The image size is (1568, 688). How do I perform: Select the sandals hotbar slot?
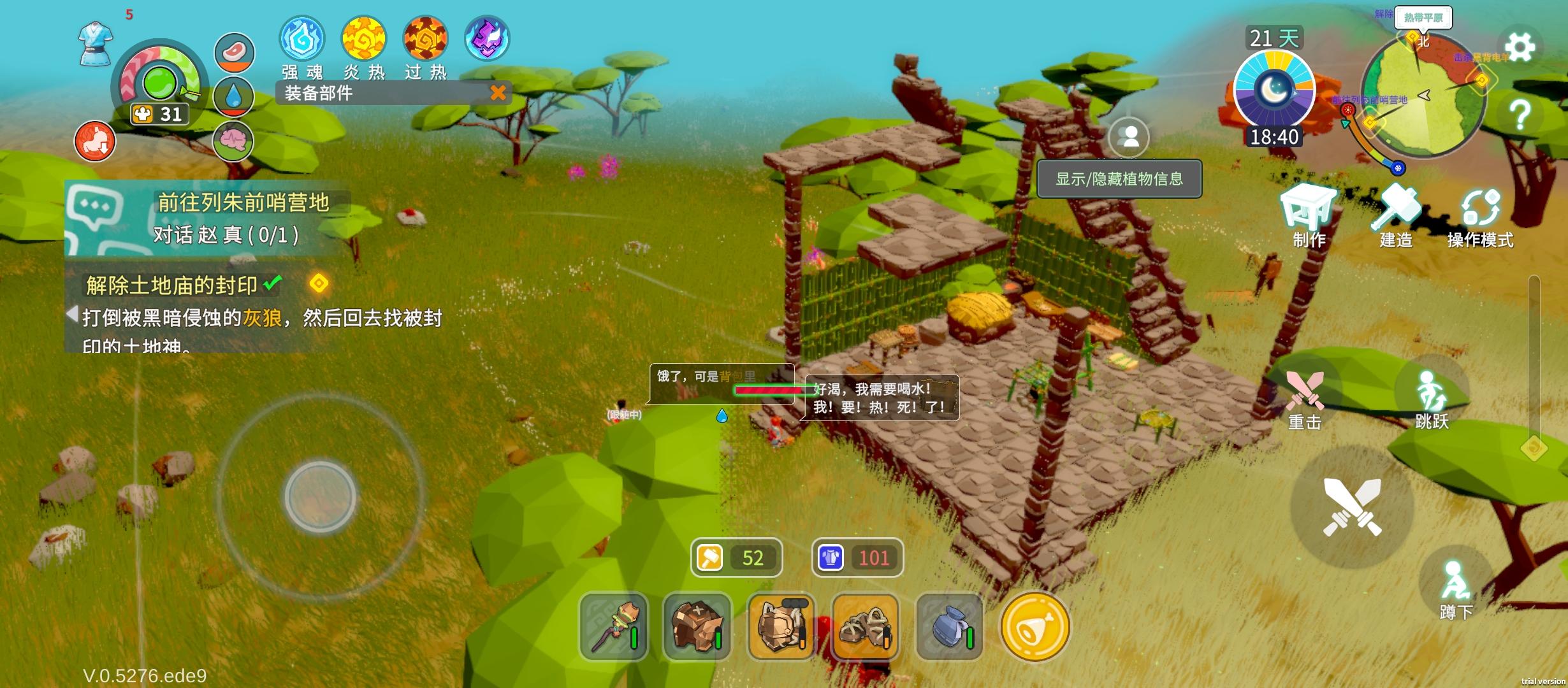tap(865, 627)
